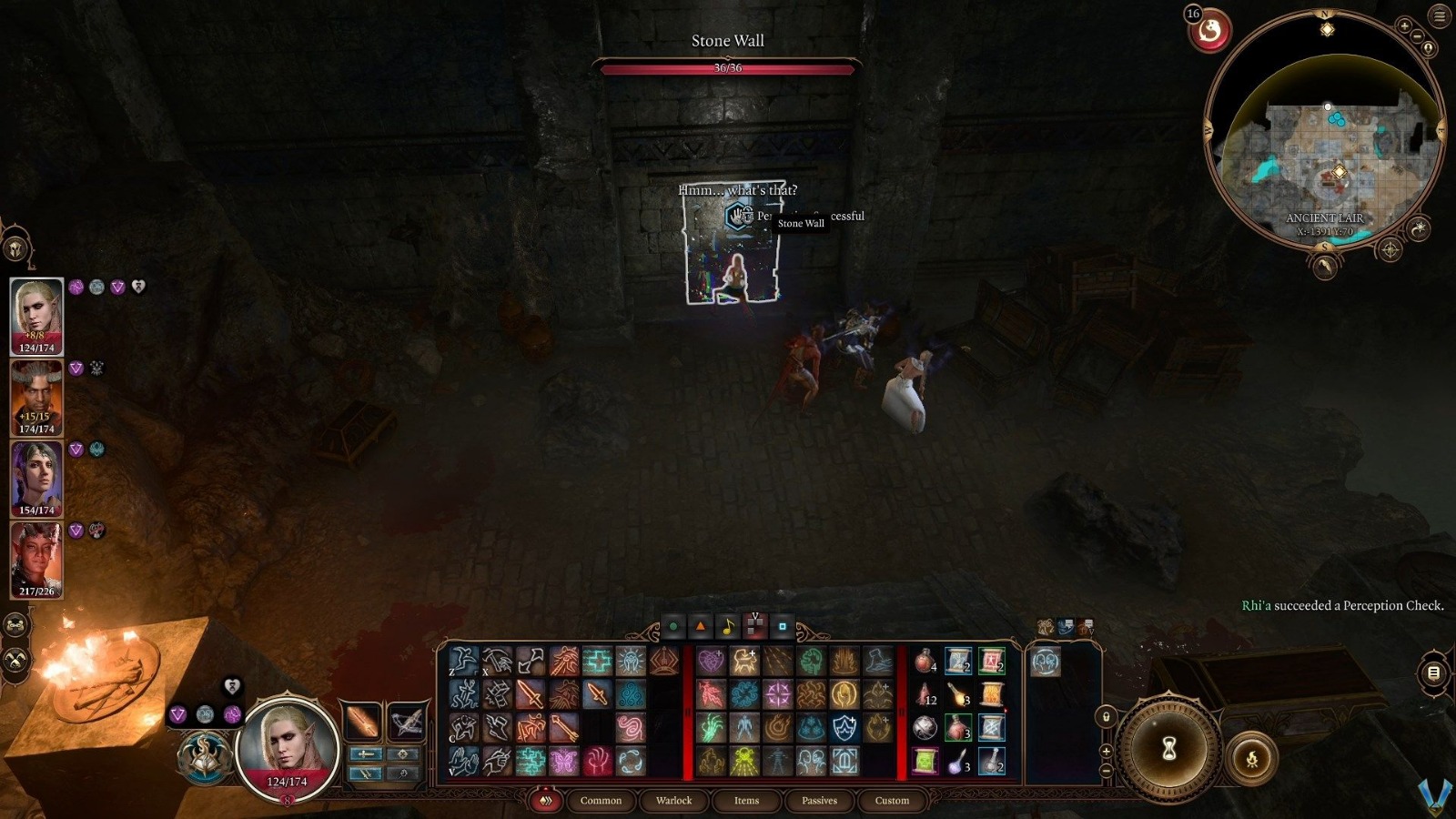Expand the Custom hotbar section

pos(891,801)
